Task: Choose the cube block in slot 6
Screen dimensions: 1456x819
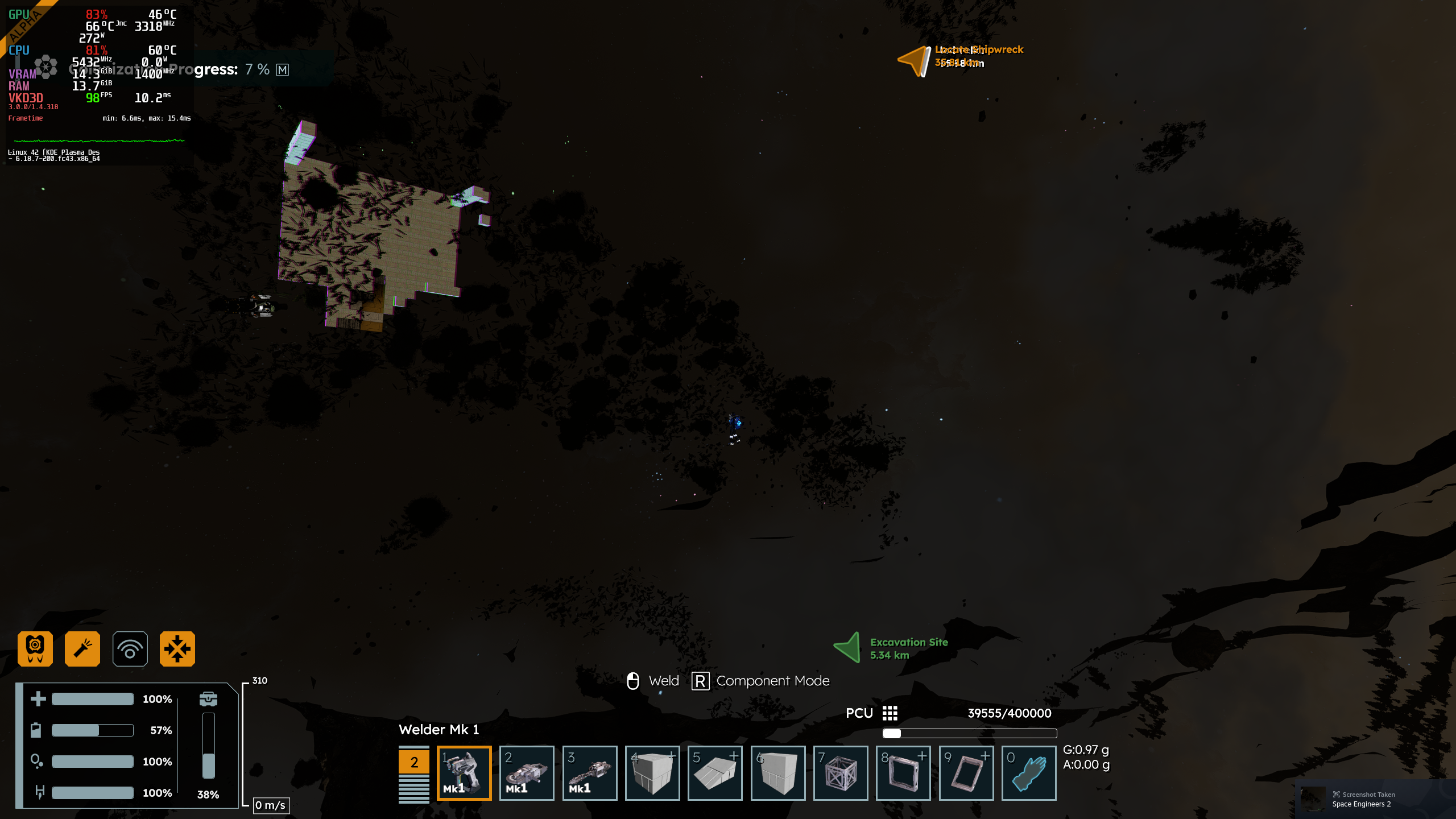Action: (778, 772)
